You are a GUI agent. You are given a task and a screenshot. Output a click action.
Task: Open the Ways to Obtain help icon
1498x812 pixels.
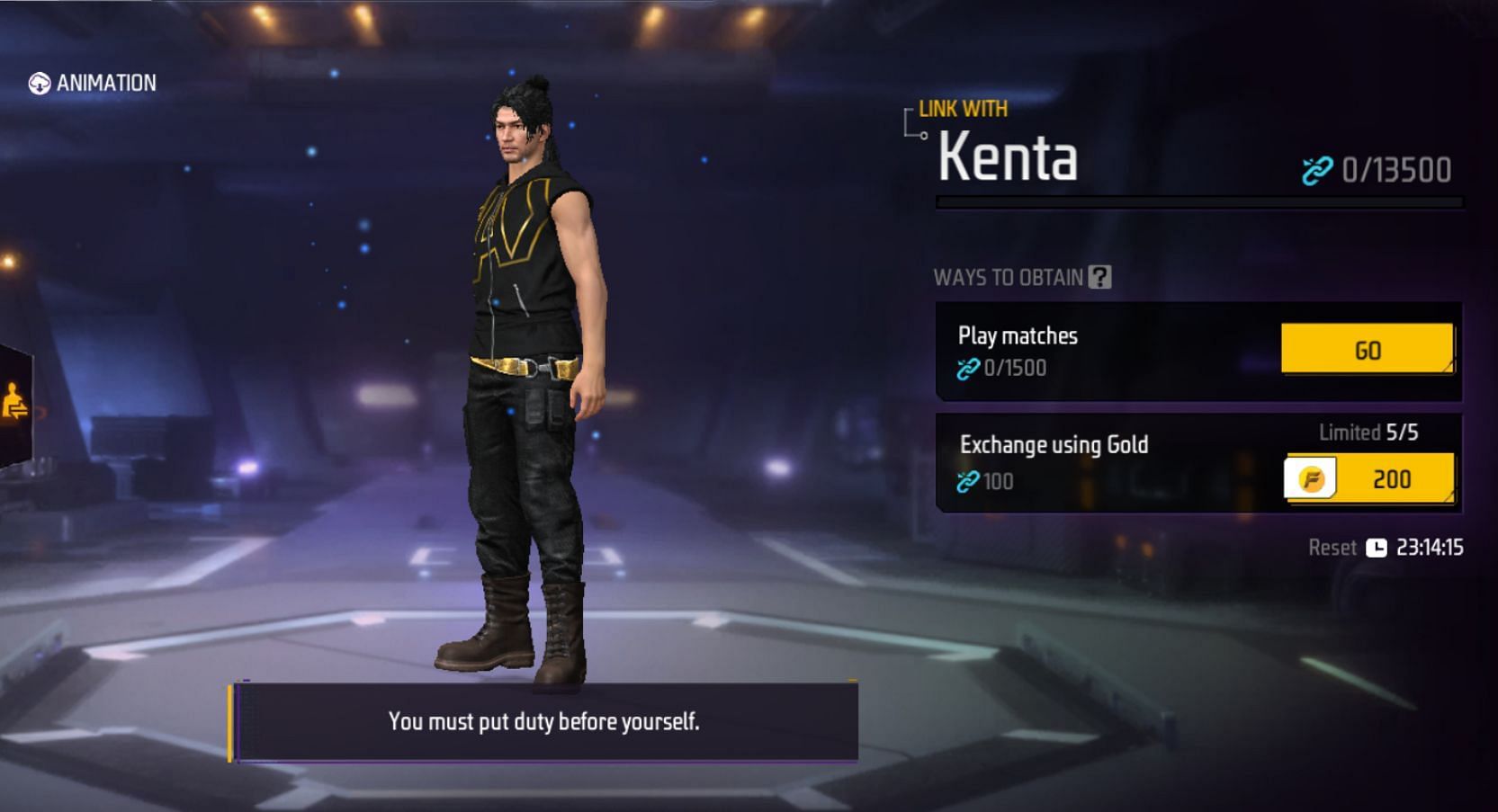[1099, 277]
